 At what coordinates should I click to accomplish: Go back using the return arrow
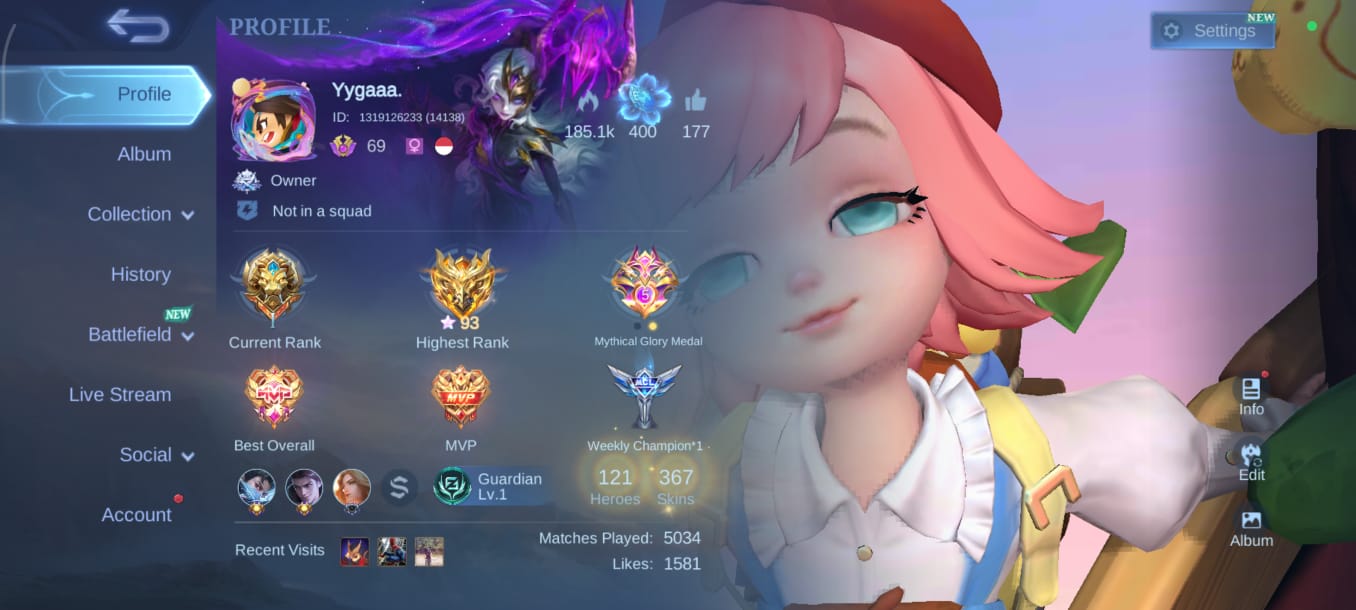[x=138, y=26]
